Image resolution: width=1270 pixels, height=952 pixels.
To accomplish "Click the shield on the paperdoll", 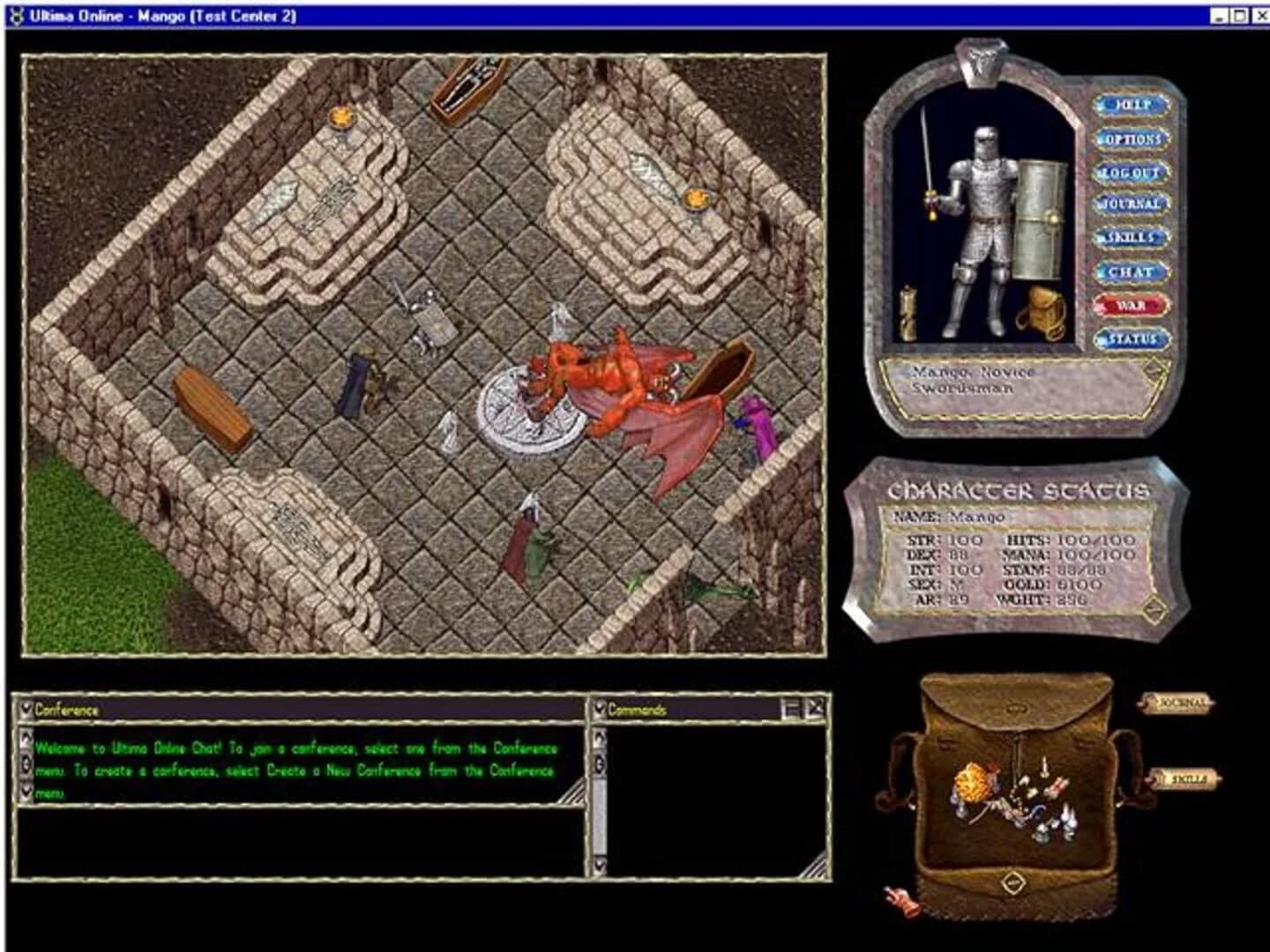I will [x=1041, y=216].
